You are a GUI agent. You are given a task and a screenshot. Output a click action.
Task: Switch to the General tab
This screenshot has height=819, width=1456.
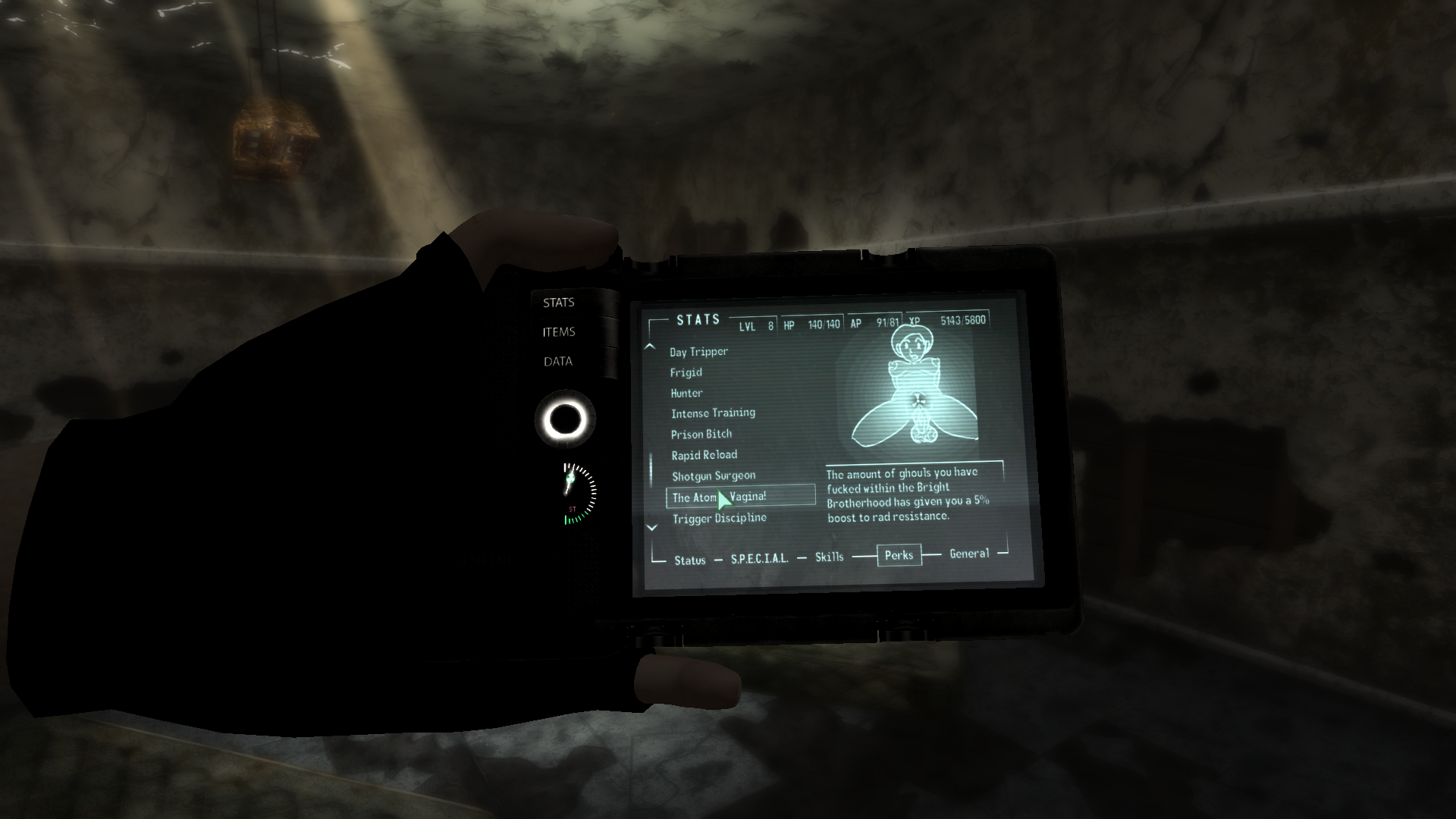[x=969, y=554]
